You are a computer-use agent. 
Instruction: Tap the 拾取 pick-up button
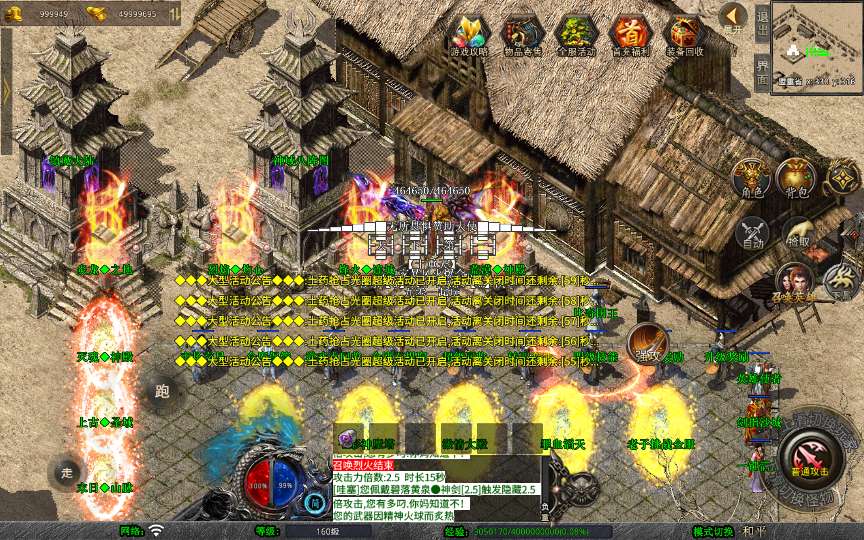point(797,232)
